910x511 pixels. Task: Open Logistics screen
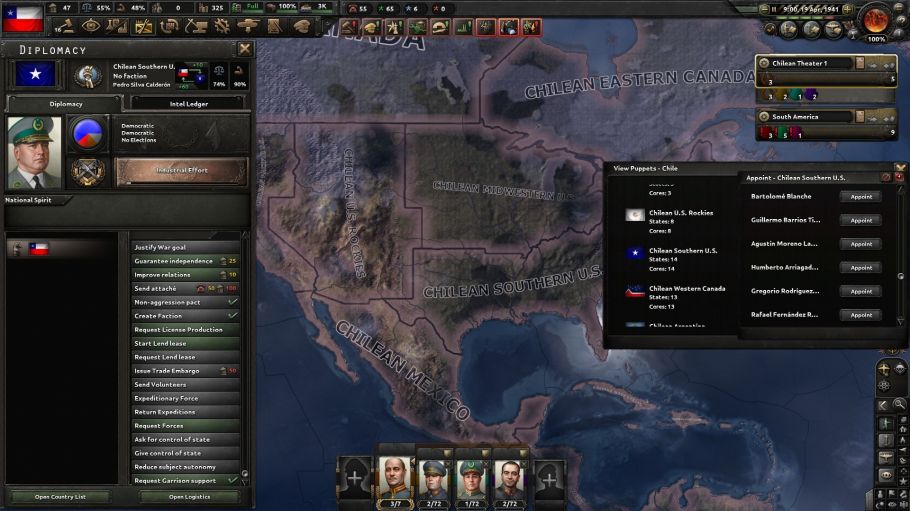[x=190, y=496]
